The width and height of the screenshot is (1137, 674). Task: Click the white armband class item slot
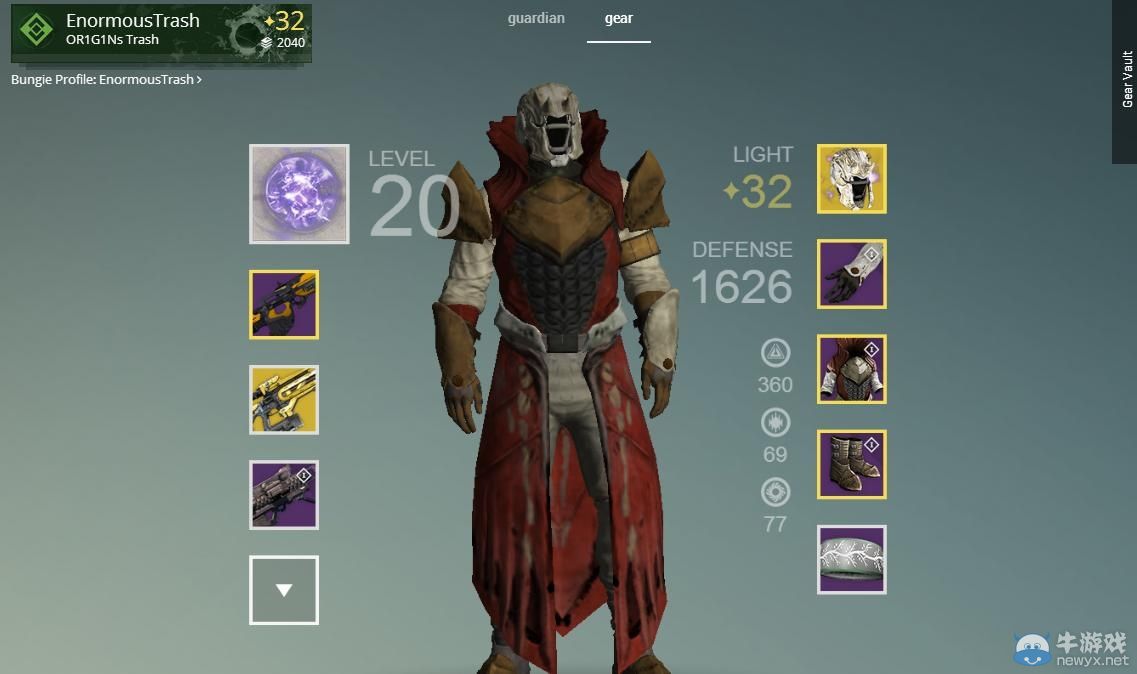click(x=852, y=560)
